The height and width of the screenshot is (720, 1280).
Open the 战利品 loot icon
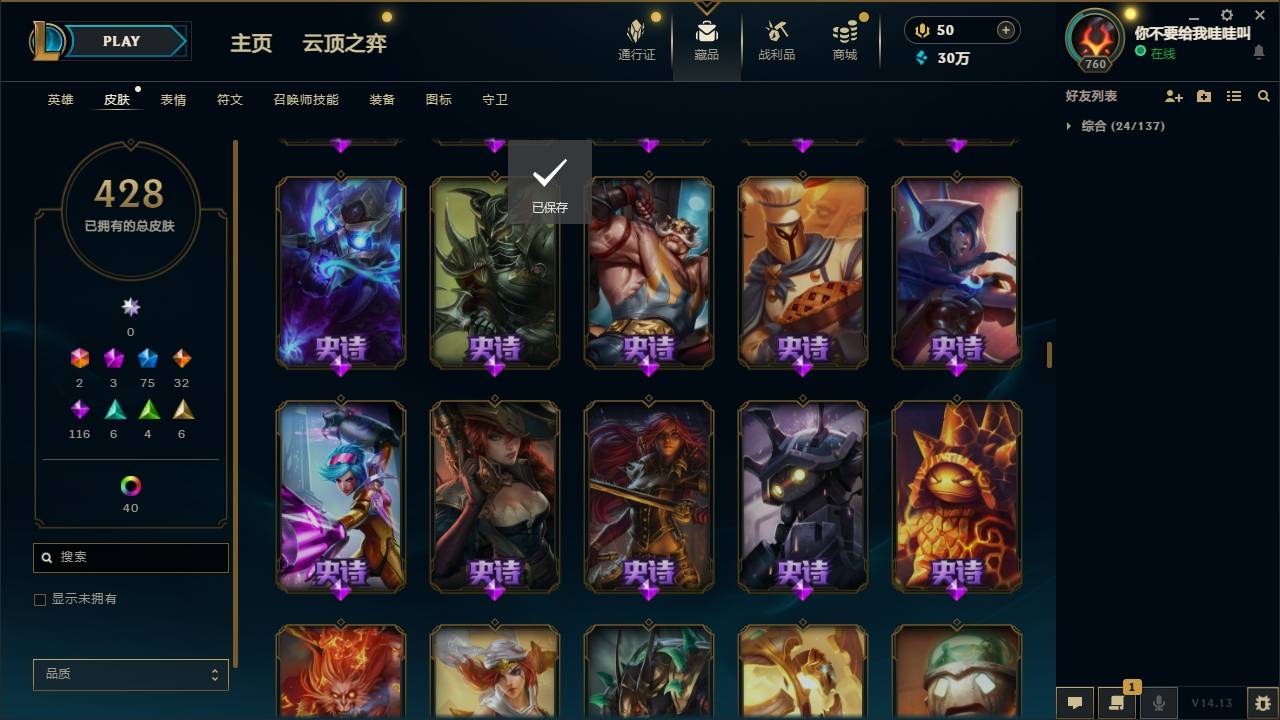coord(776,40)
